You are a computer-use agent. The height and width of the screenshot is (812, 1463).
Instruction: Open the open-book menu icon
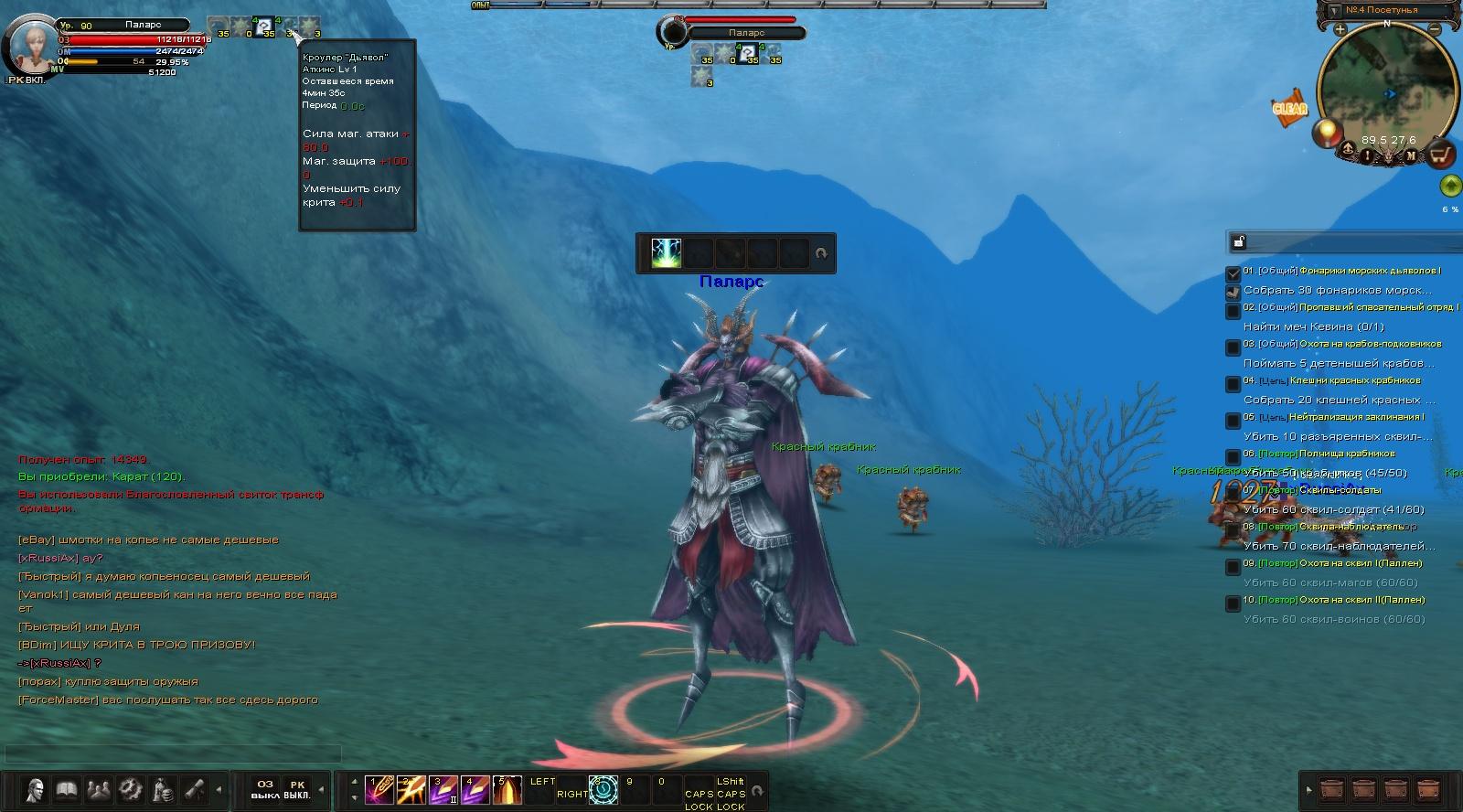67,789
